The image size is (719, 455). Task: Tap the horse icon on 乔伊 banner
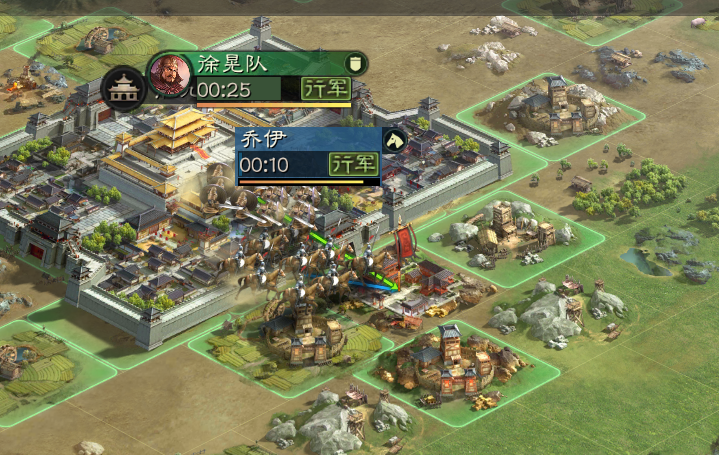[x=395, y=140]
